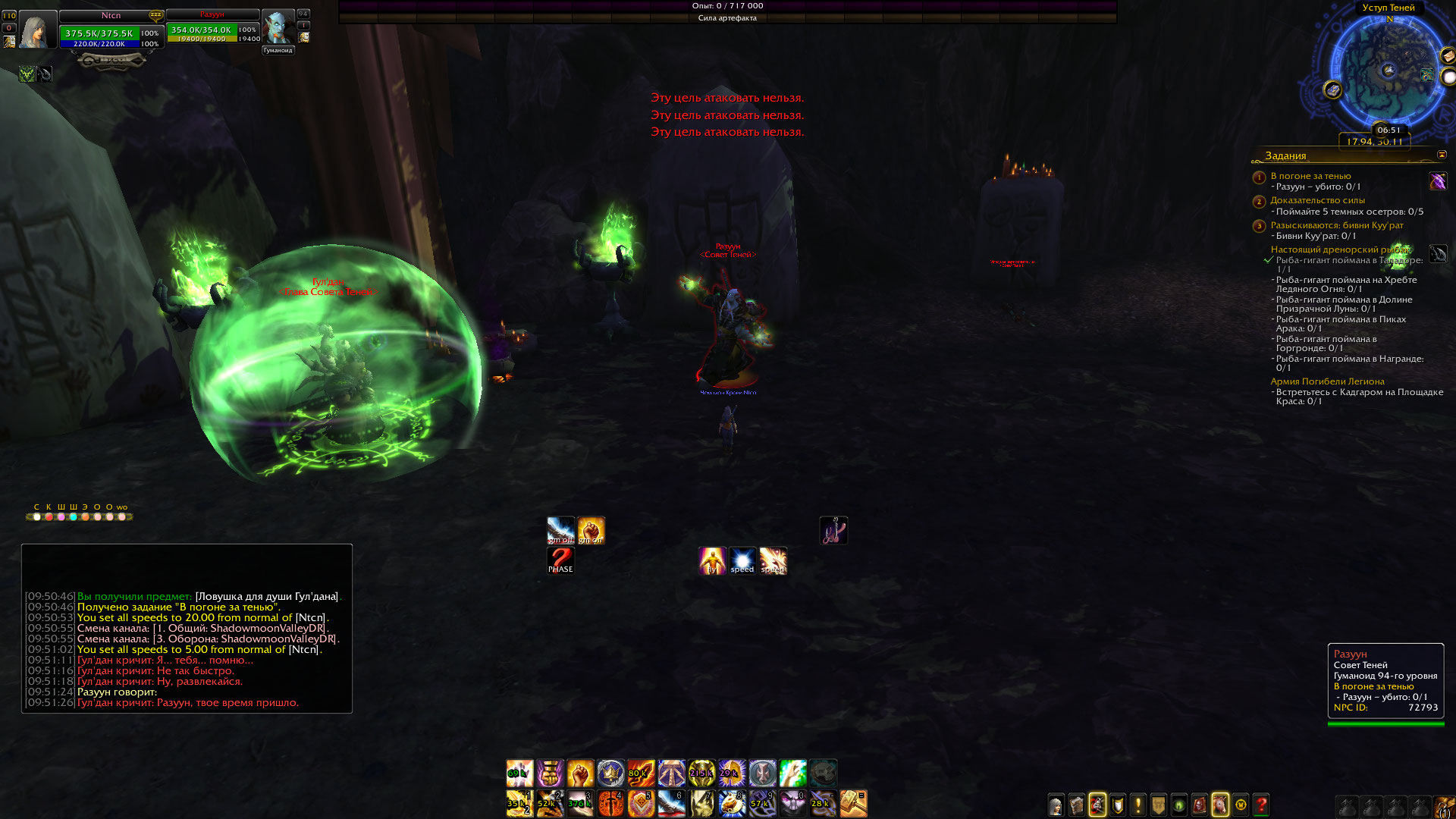This screenshot has width=1456, height=819.
Task: Select the quest "В погоне за тенью" in tracker
Action: pyautogui.click(x=1310, y=176)
